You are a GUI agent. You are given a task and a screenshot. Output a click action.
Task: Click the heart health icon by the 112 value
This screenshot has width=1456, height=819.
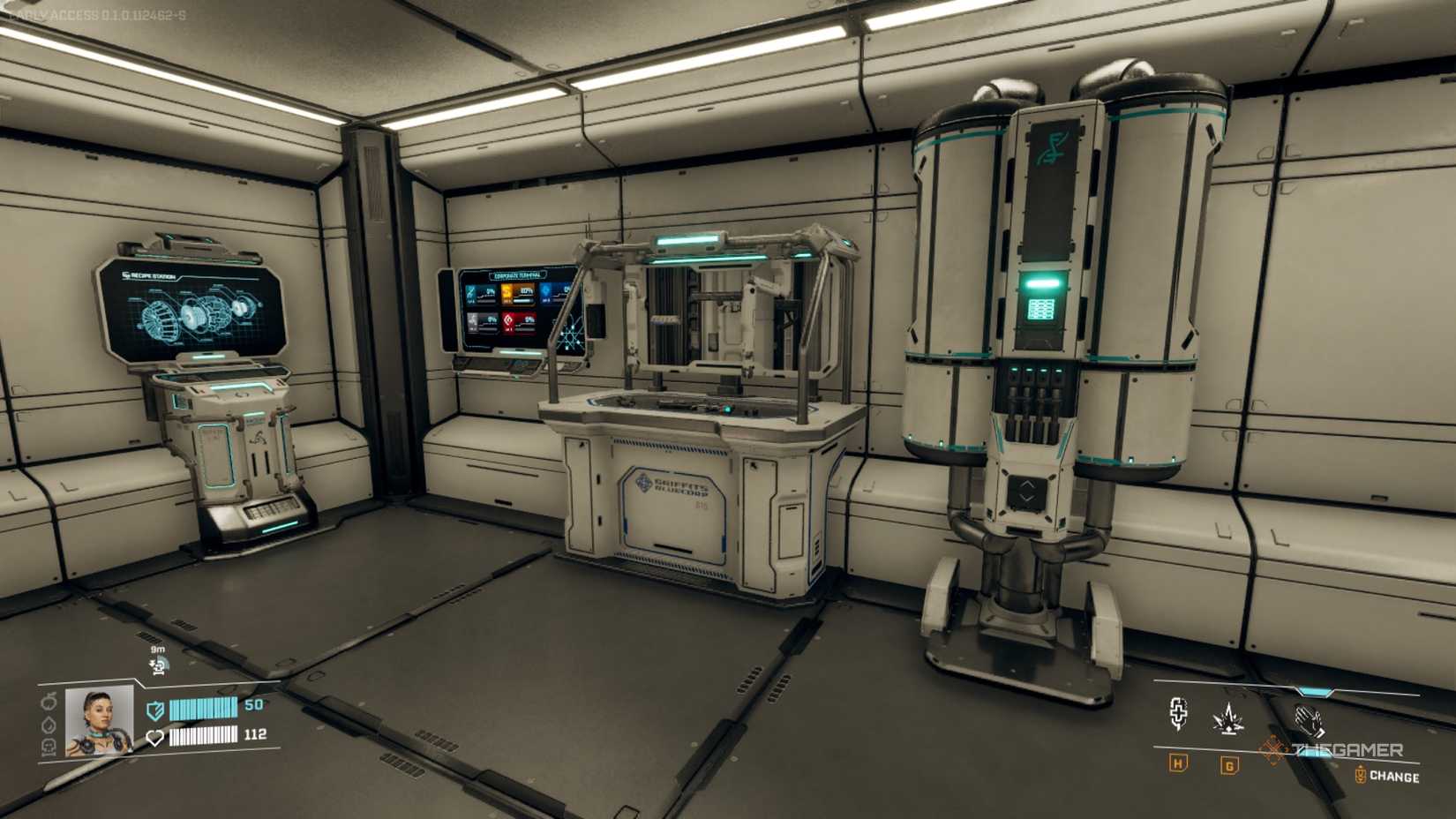tap(156, 738)
